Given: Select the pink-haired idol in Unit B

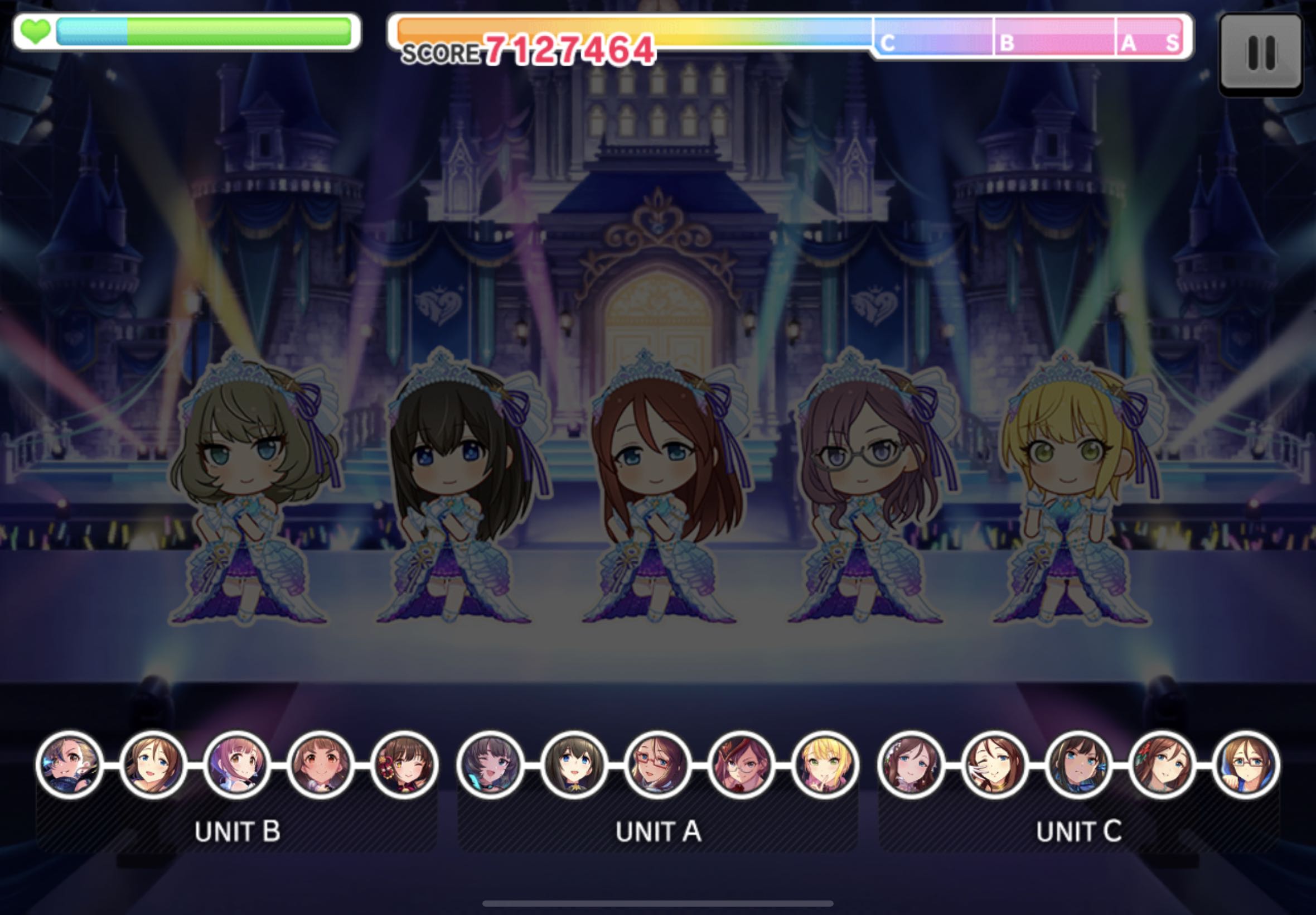Looking at the screenshot, I should coord(236,765).
